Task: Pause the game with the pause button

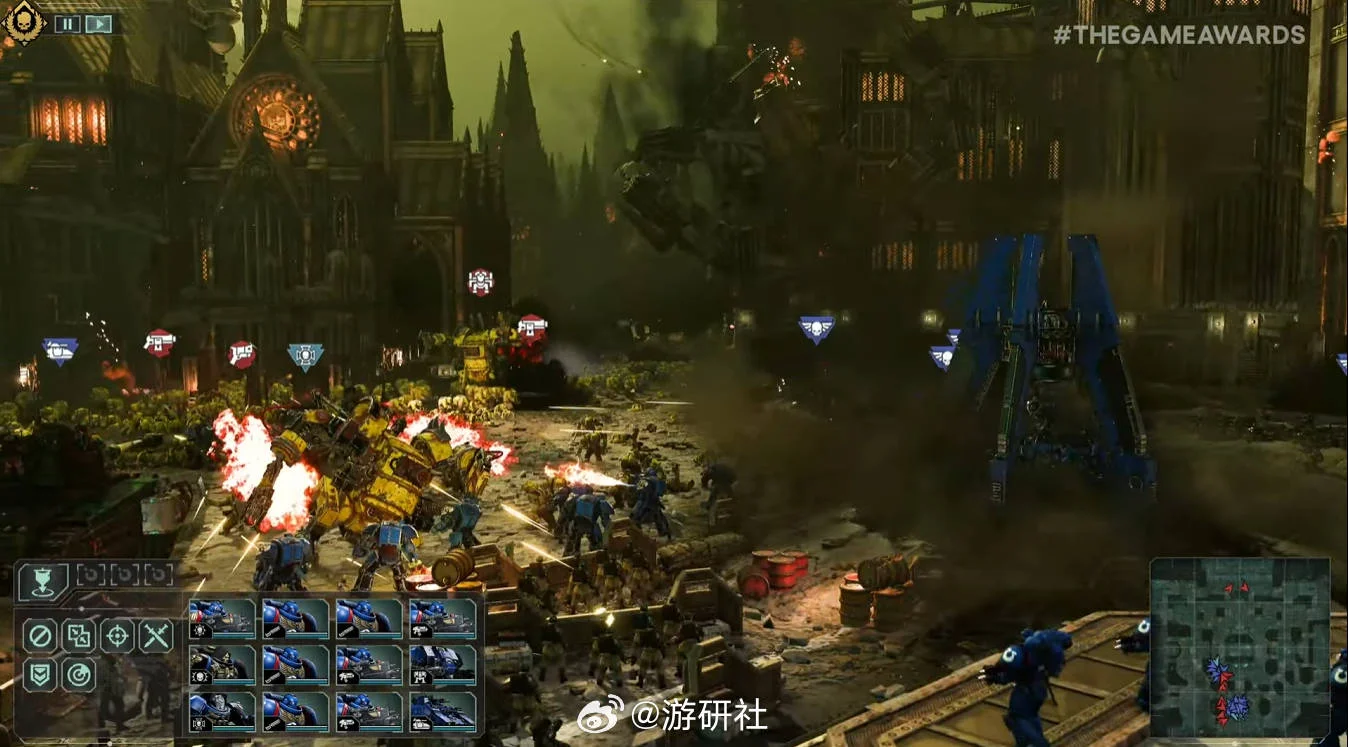Action: click(67, 23)
